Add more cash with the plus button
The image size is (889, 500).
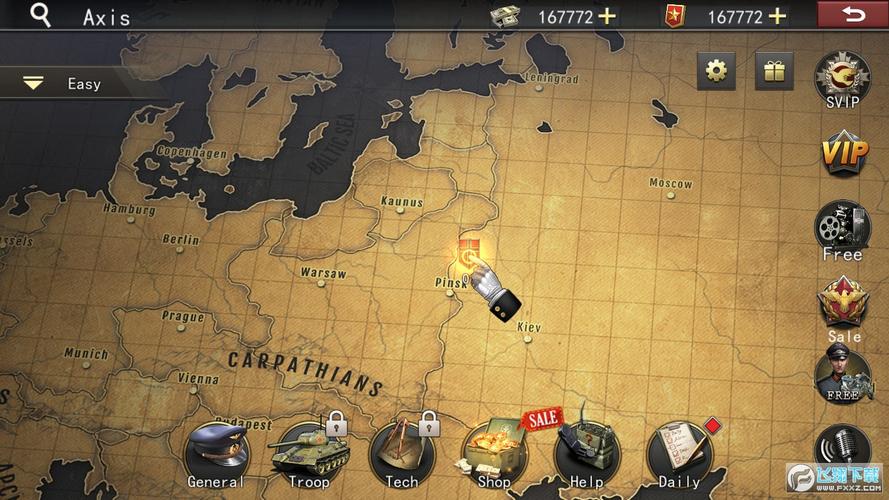tap(607, 16)
